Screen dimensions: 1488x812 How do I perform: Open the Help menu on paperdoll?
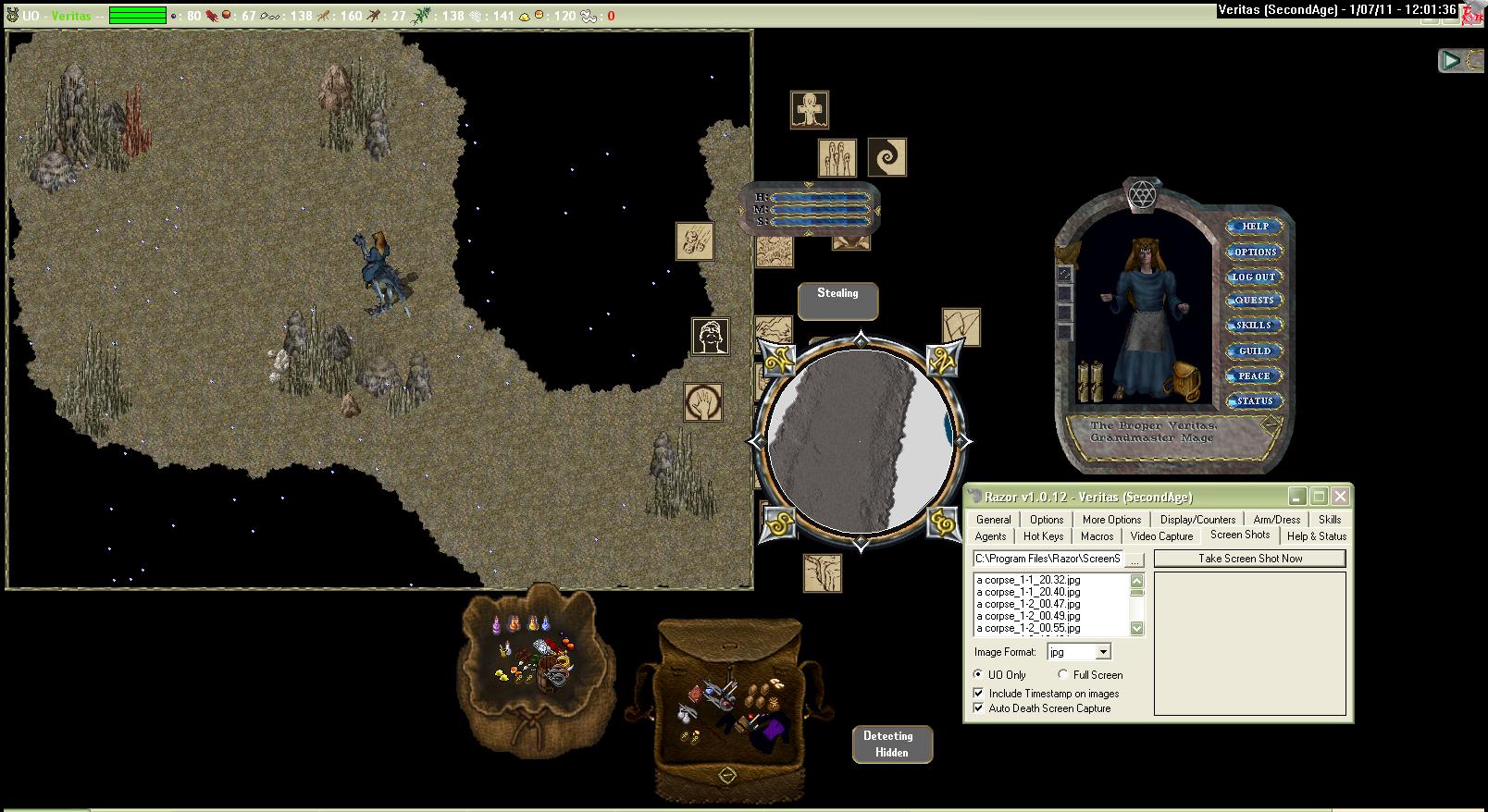tap(1254, 227)
